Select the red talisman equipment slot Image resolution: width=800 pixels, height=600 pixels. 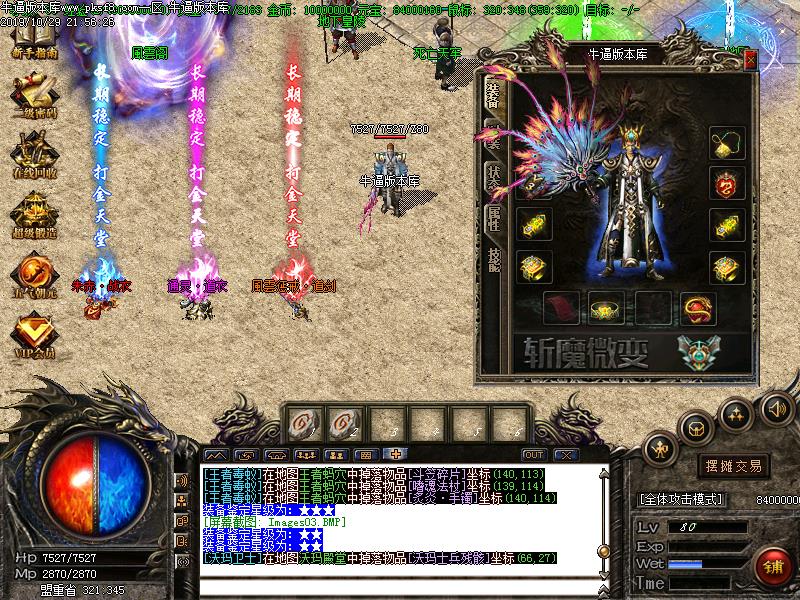[x=558, y=305]
